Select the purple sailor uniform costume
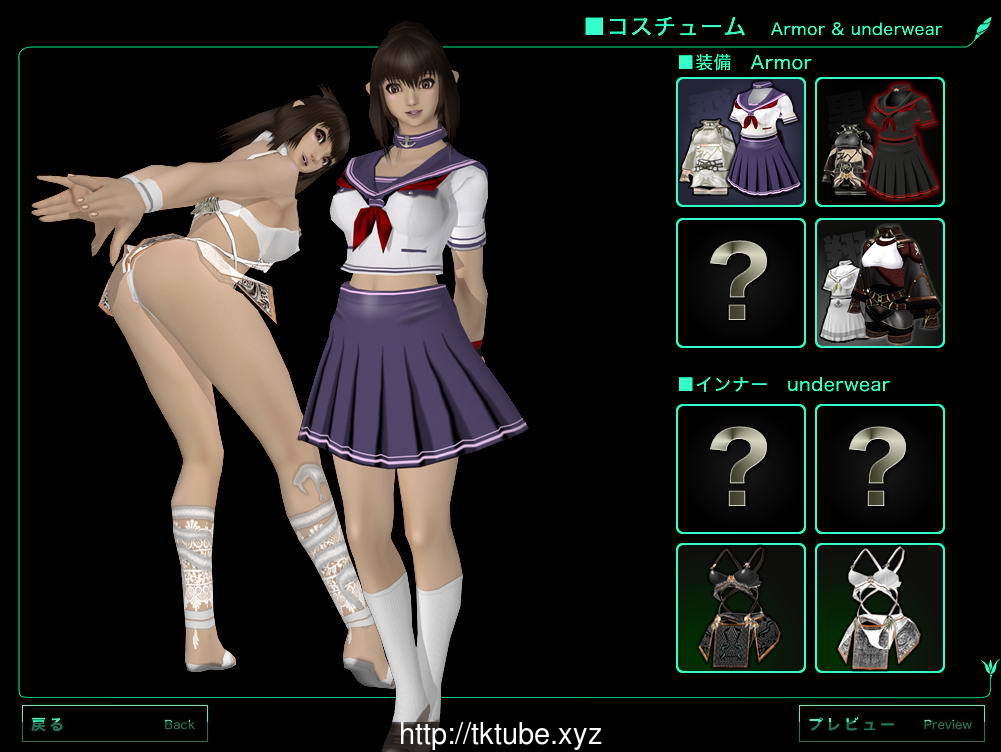Screen dimensions: 1001x752 coord(741,142)
